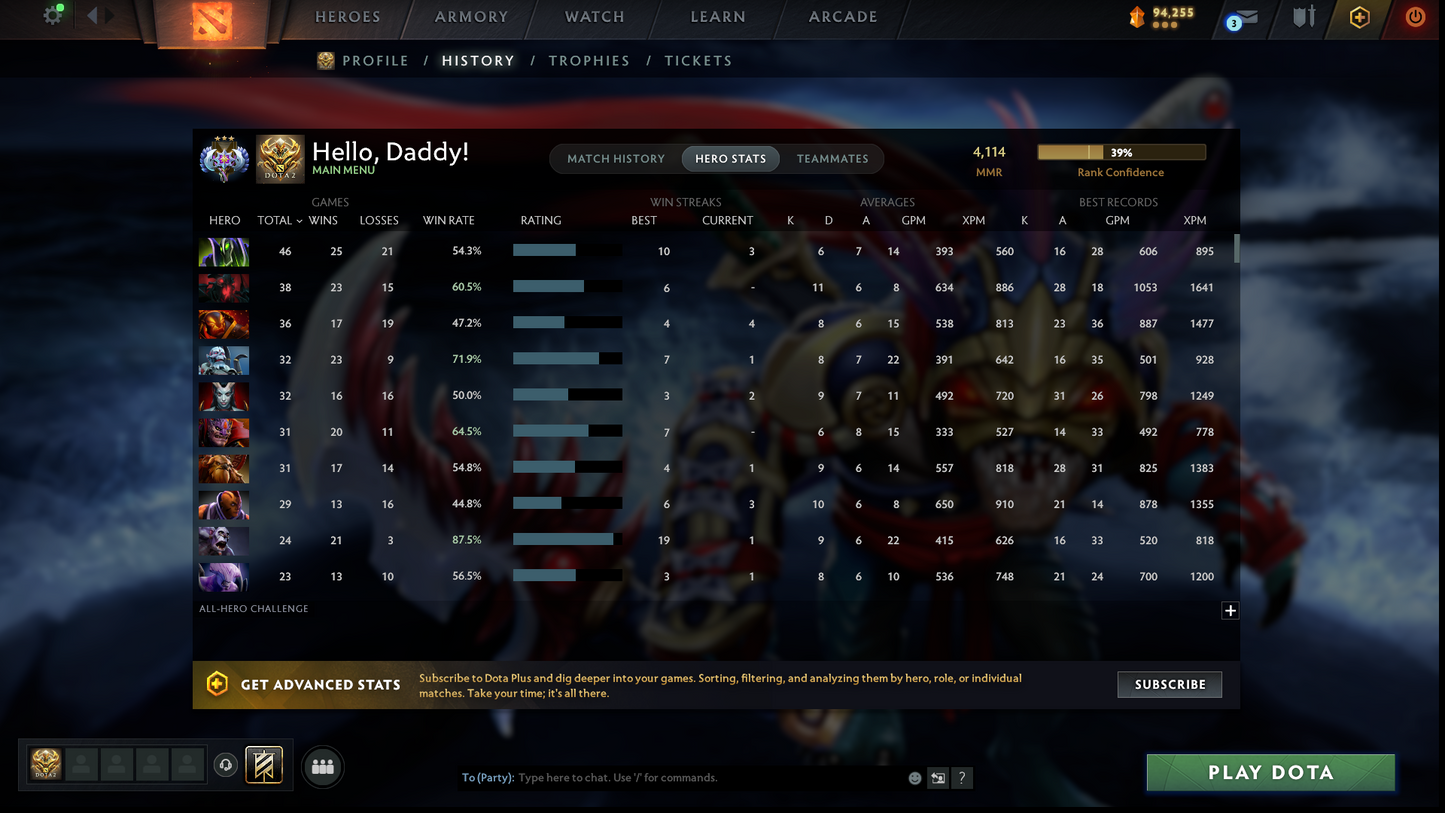Click the orange power button icon
1445x813 pixels.
(1414, 14)
